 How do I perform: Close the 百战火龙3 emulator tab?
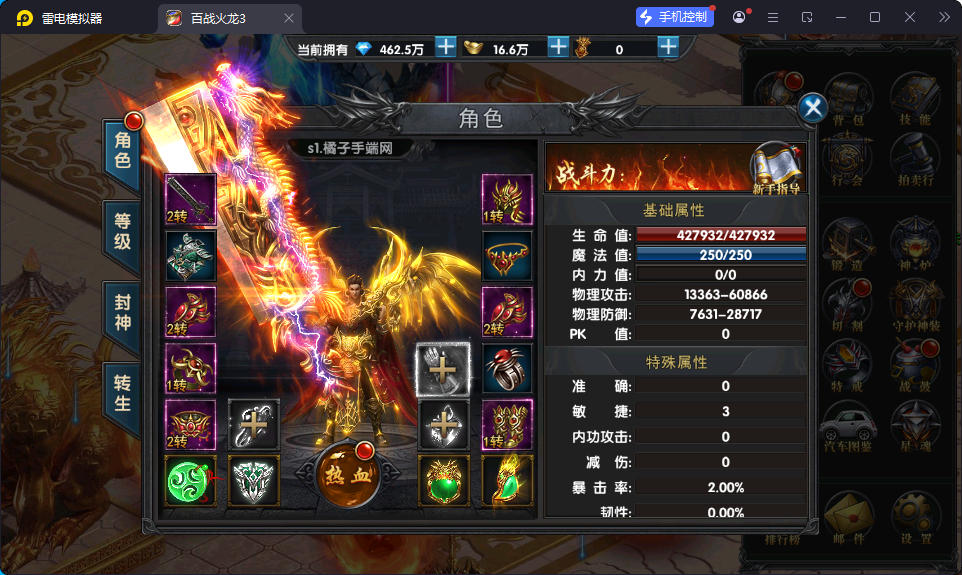289,18
